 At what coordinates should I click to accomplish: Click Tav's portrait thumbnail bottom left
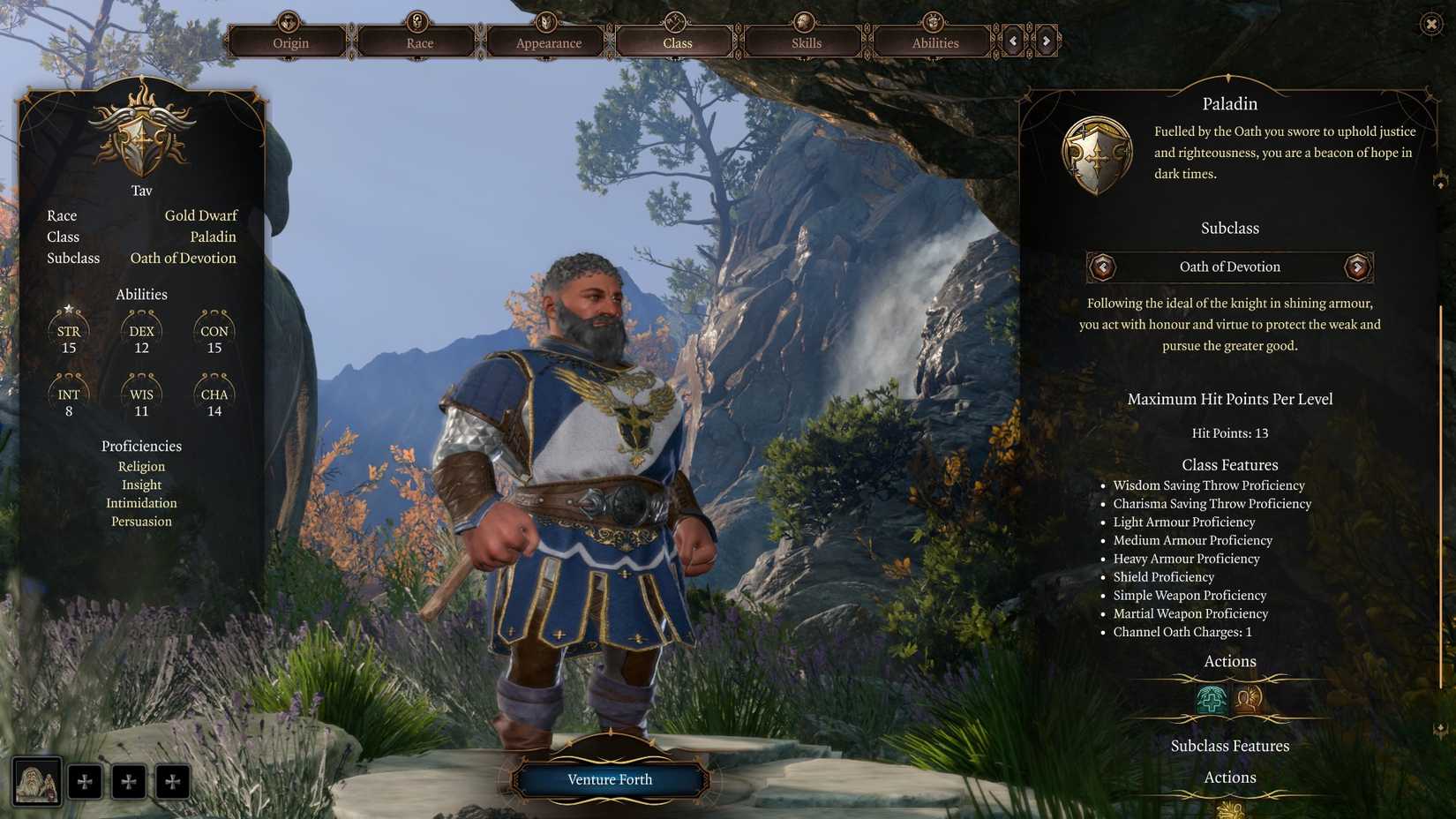[36, 780]
